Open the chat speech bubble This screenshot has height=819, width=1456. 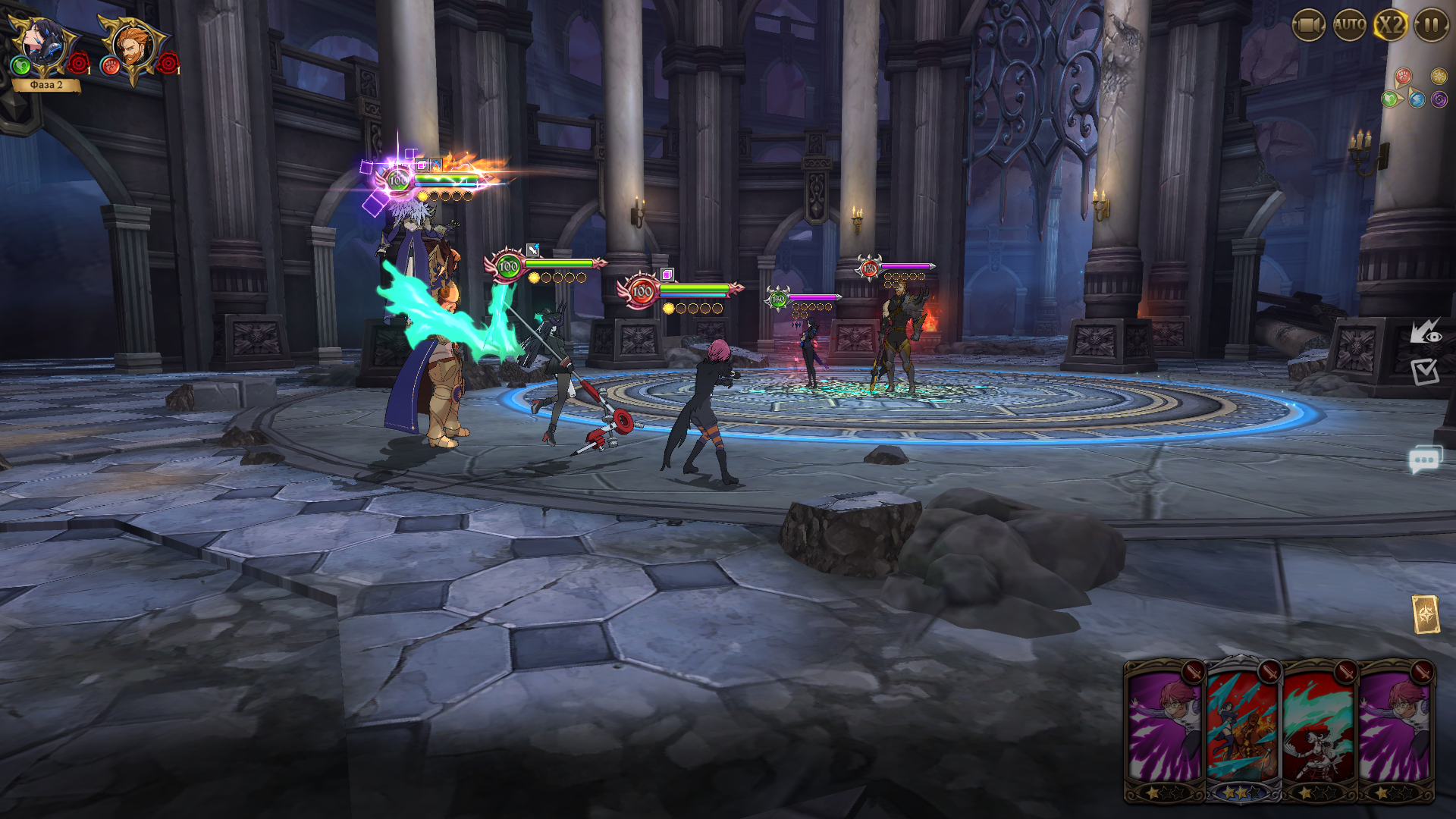click(1424, 460)
